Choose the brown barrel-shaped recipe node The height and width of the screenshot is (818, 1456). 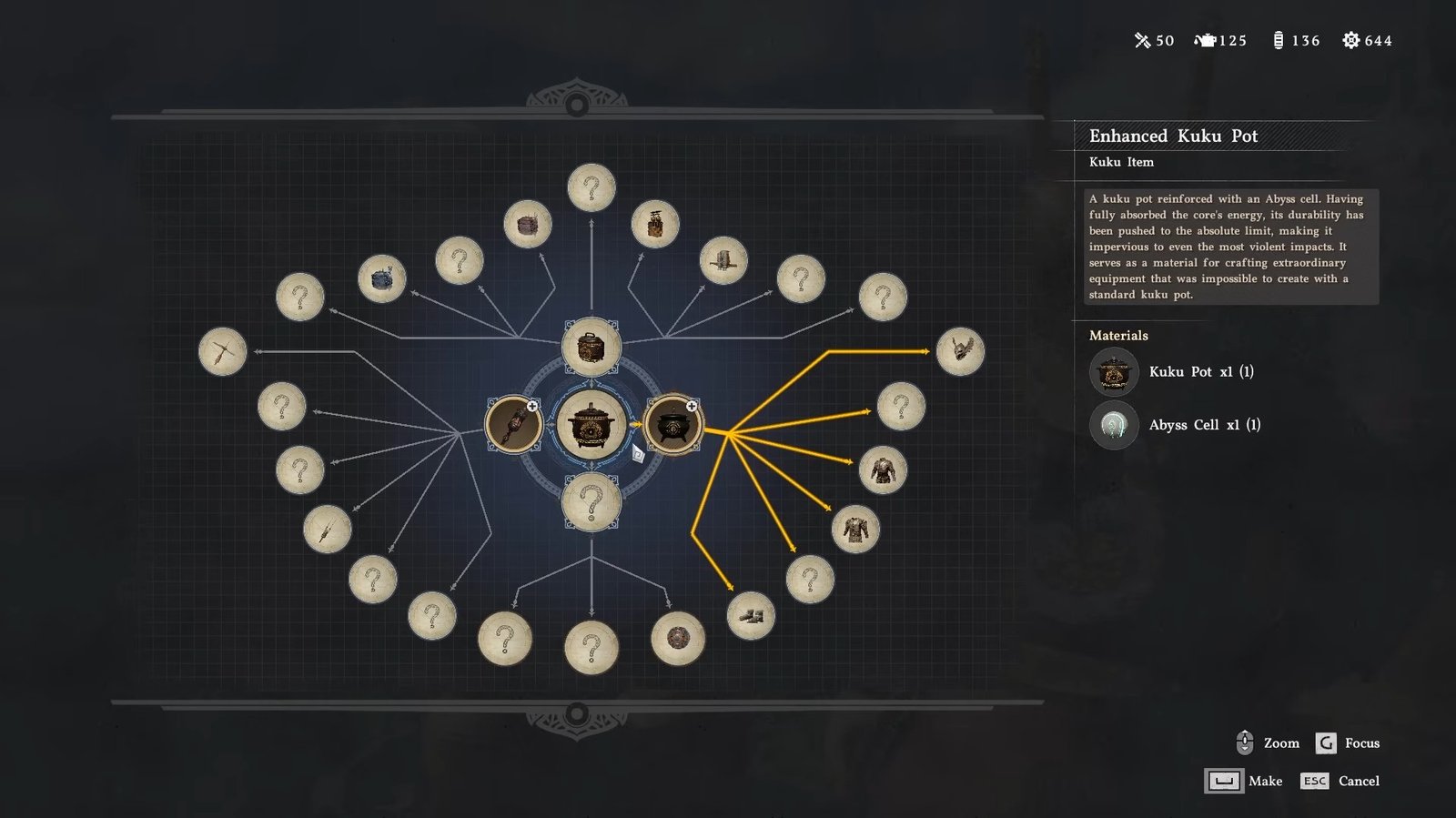[528, 224]
